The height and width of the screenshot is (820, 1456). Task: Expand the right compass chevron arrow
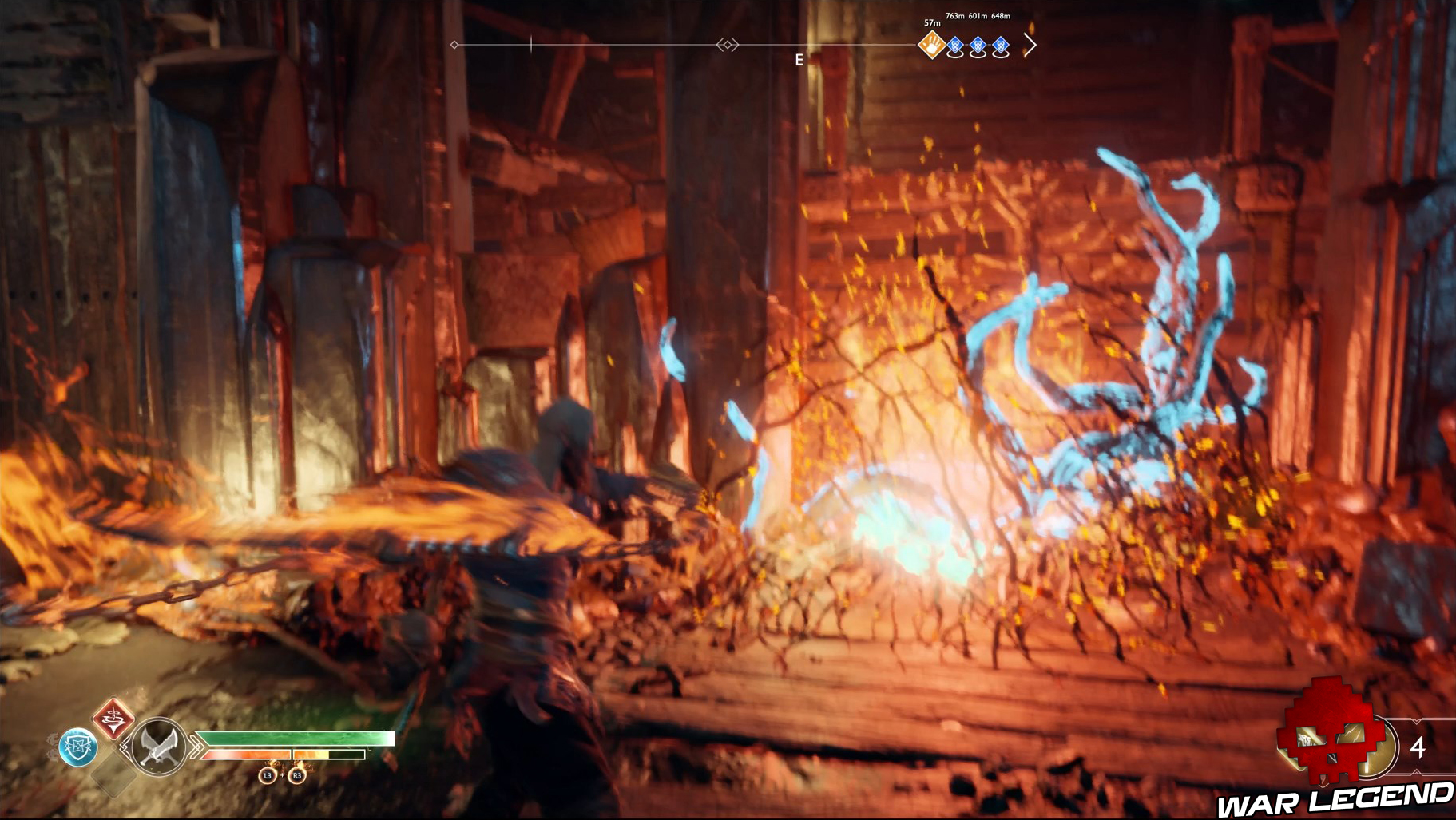click(1030, 45)
